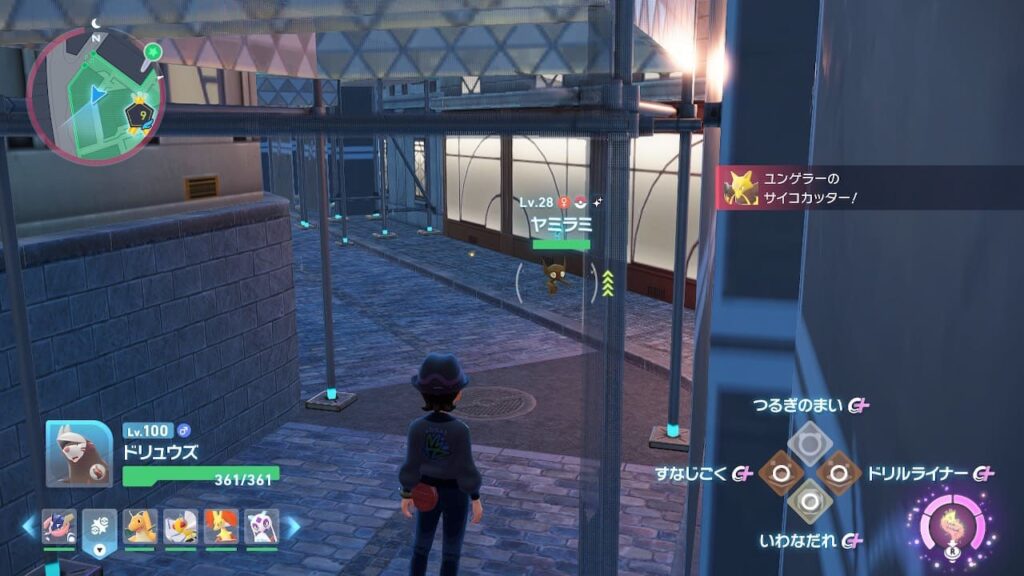
Task: Select the Poké Ball party slot
Action: pos(100,526)
